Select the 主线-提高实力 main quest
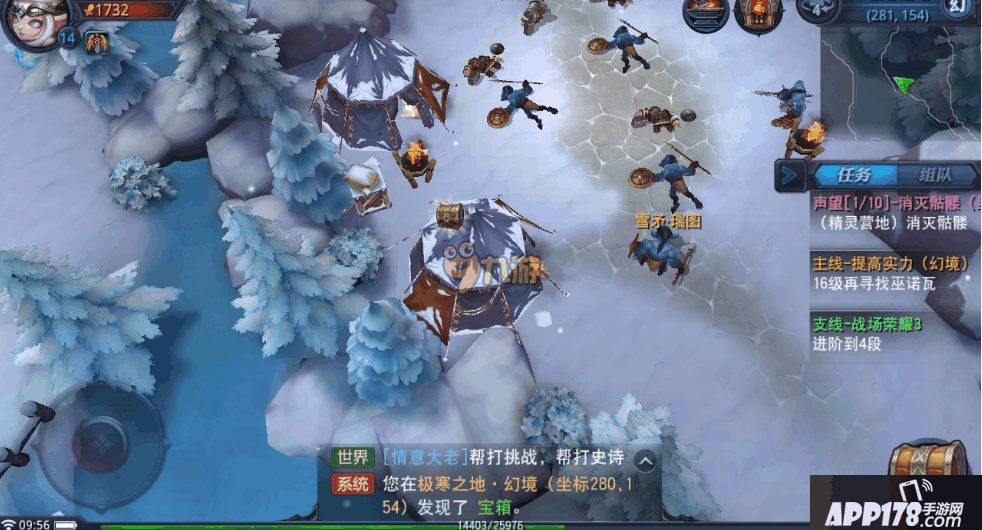Viewport: 982px width, 530px height. click(x=890, y=274)
